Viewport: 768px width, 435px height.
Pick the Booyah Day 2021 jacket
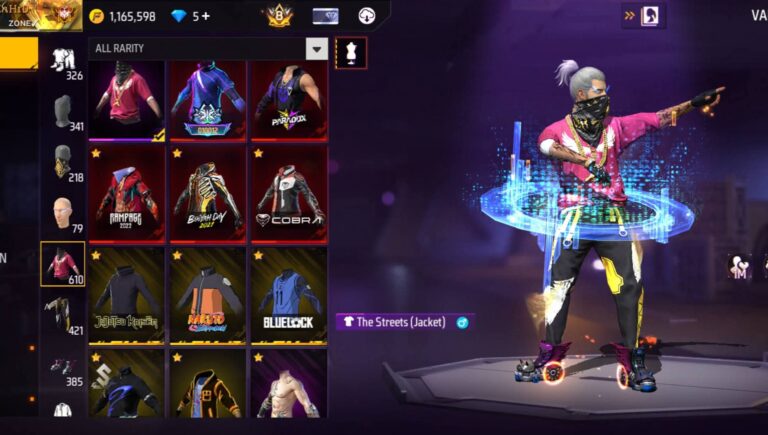point(207,193)
